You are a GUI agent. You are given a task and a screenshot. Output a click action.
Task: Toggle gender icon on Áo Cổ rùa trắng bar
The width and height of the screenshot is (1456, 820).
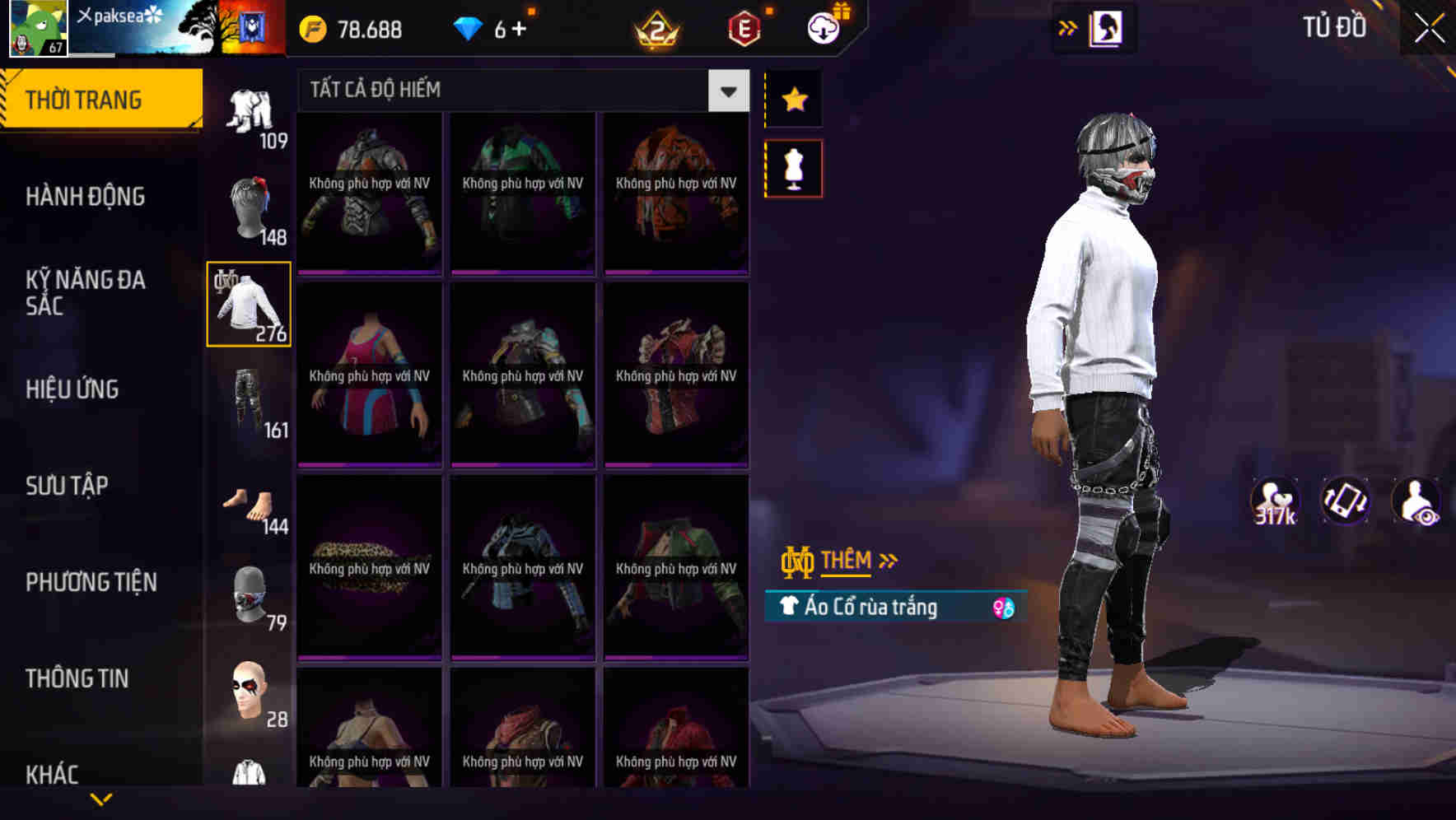coord(1003,607)
